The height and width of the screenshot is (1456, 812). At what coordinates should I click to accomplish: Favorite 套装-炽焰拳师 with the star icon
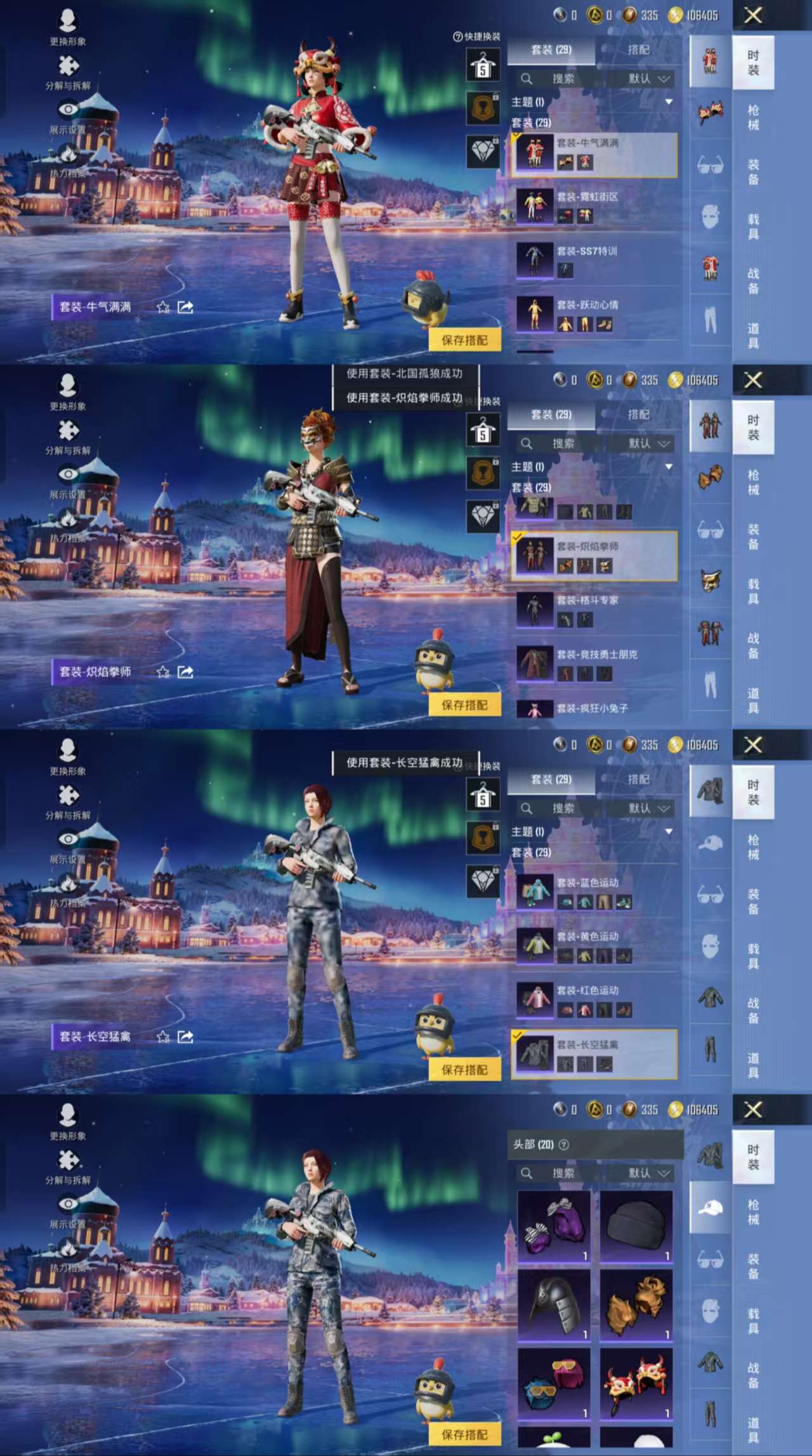click(x=163, y=672)
